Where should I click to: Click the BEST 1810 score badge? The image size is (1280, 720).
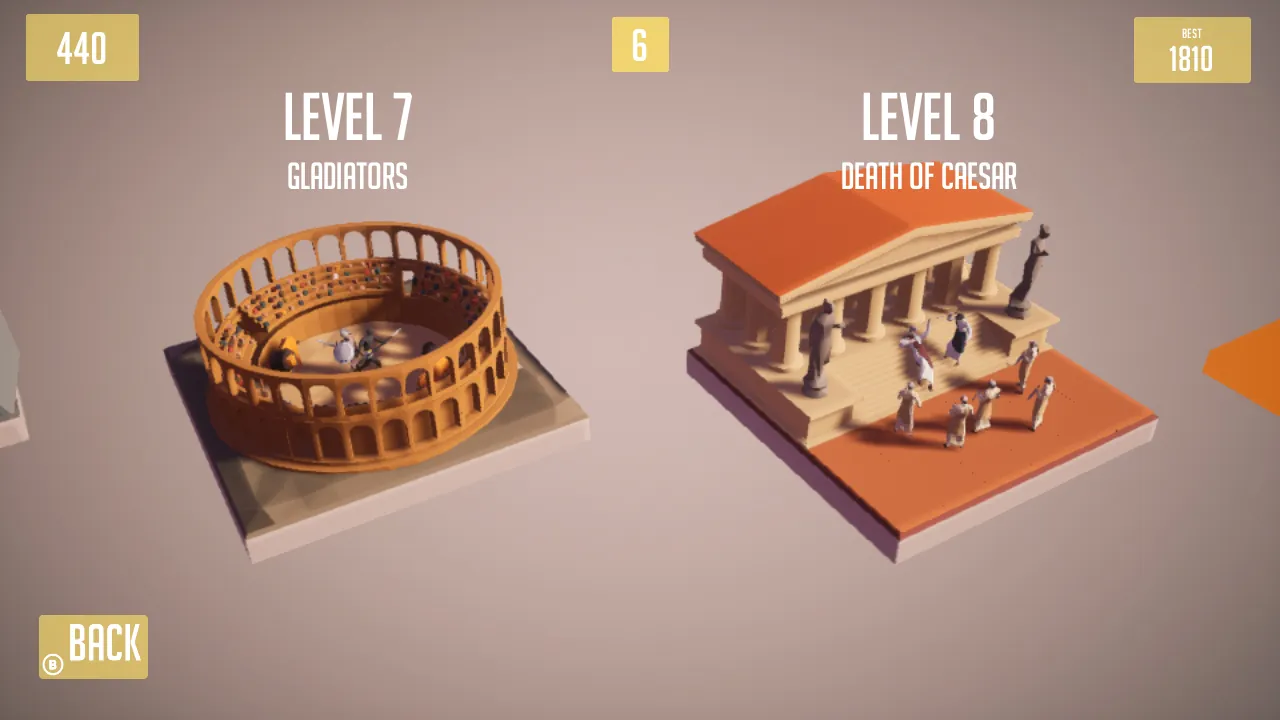tap(1192, 48)
